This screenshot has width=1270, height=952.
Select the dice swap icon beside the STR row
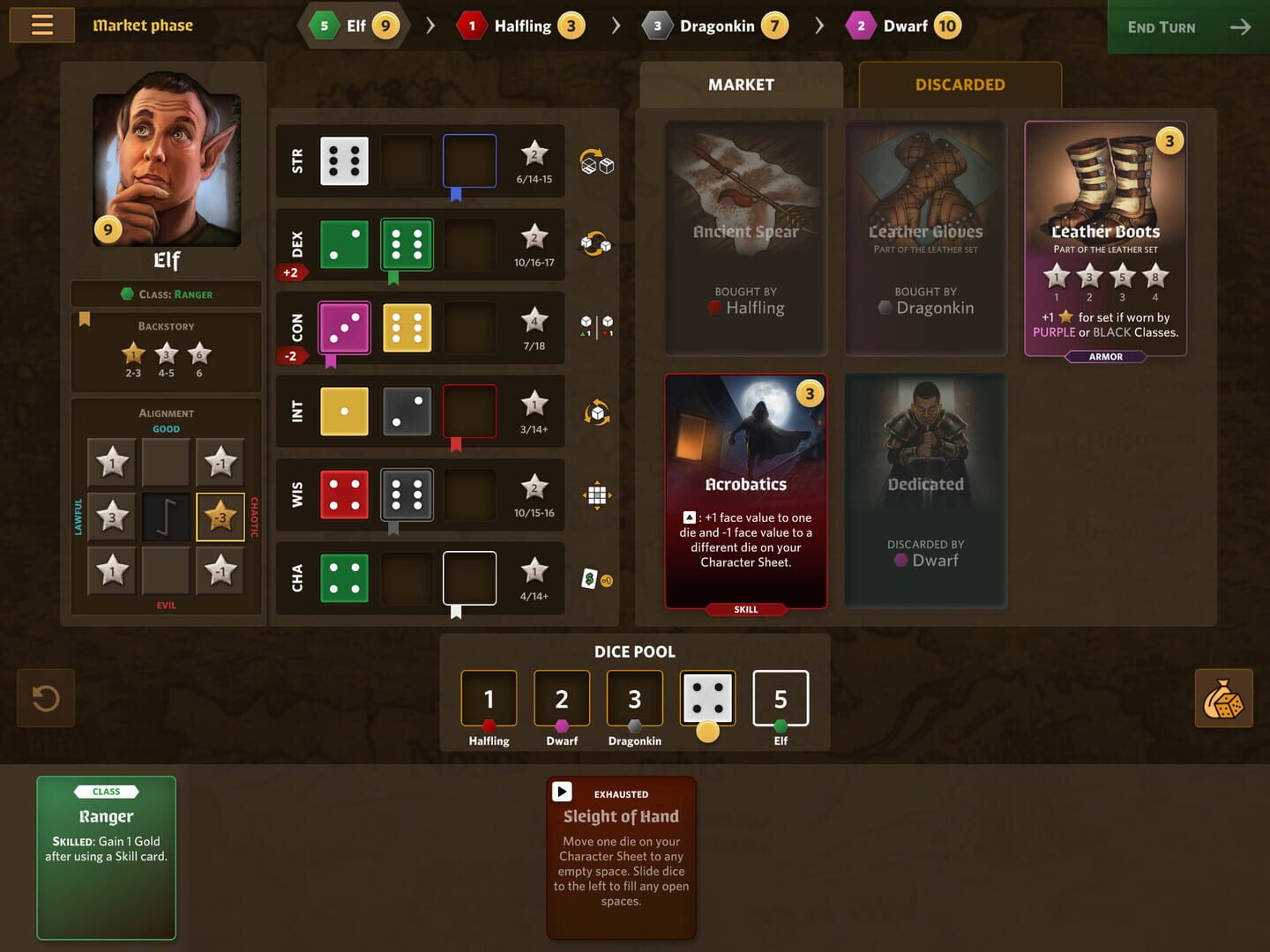click(599, 162)
